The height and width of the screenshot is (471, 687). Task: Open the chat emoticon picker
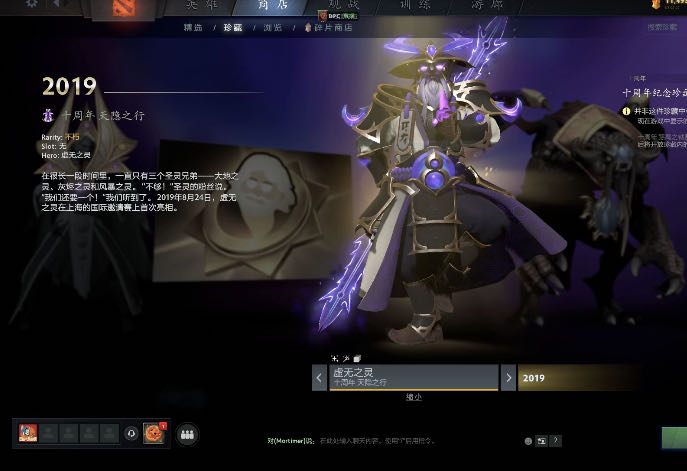click(528, 441)
